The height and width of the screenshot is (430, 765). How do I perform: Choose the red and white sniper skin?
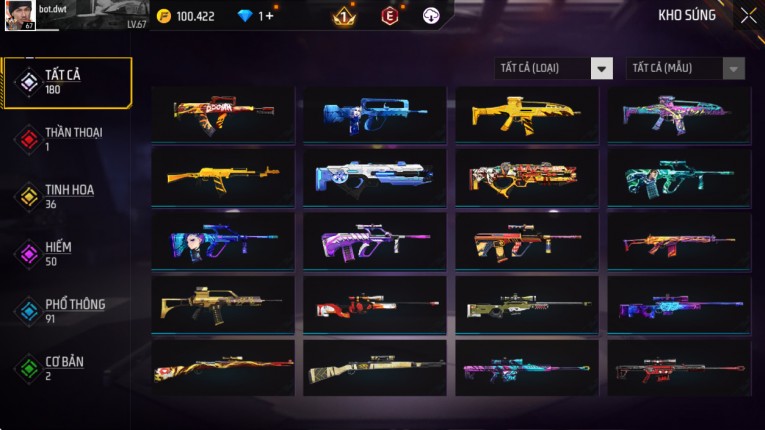[x=375, y=304]
